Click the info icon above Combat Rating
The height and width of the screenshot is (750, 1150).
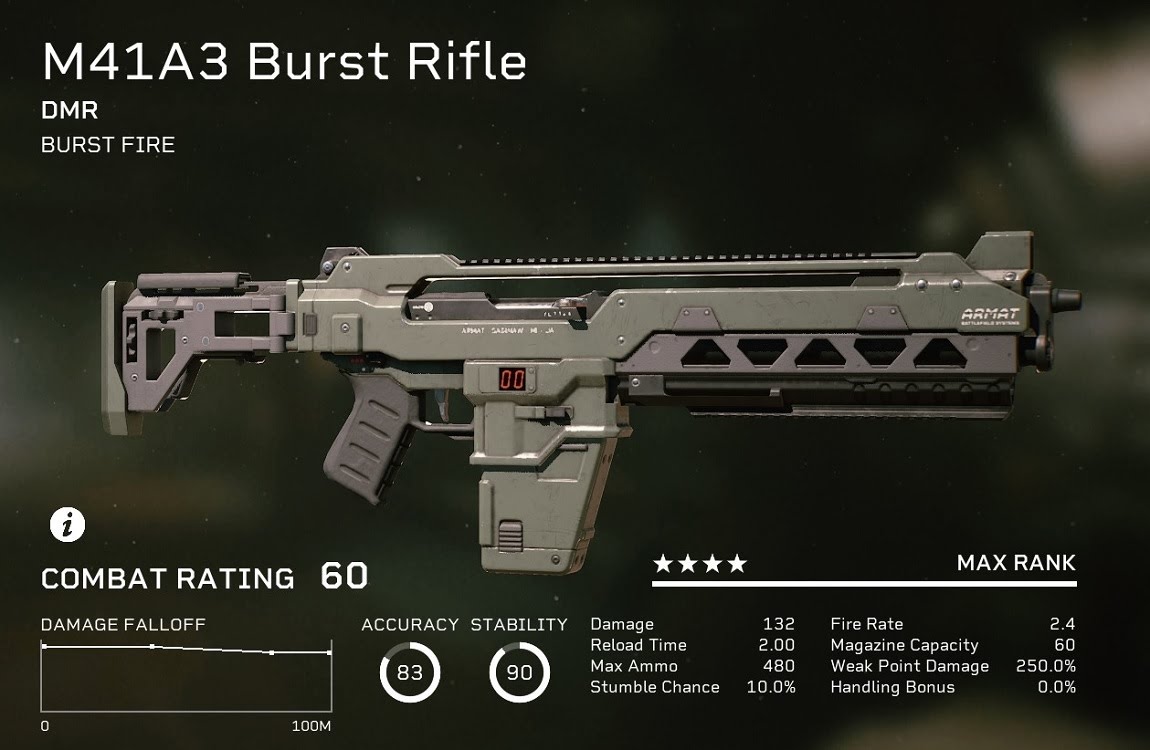tap(67, 525)
